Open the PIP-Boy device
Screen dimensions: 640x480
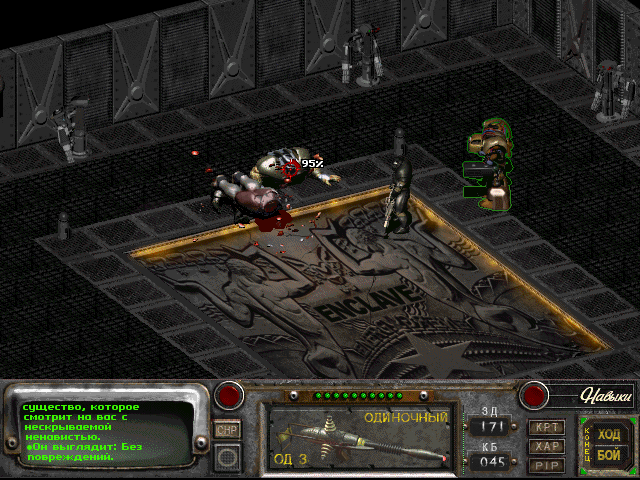(x=547, y=465)
